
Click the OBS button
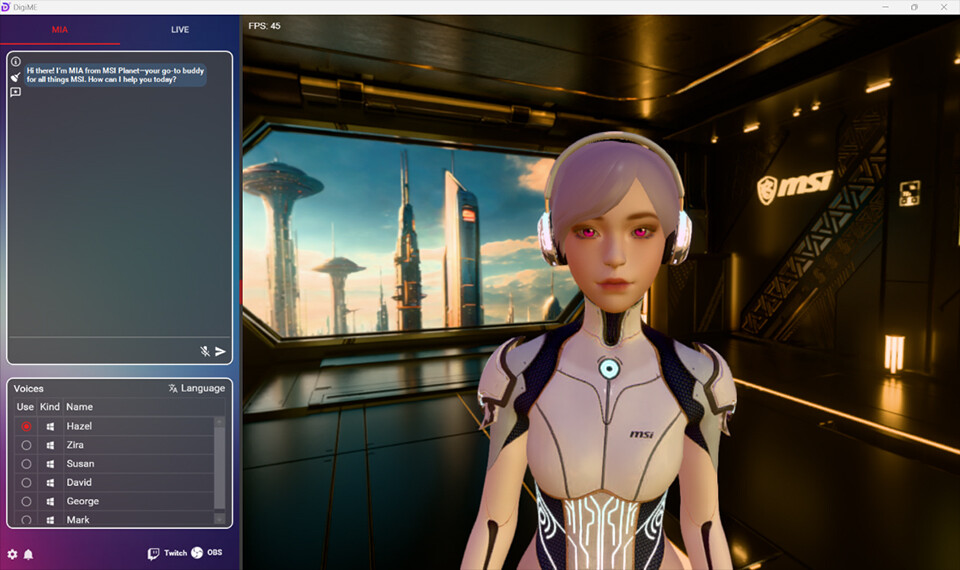pos(207,553)
